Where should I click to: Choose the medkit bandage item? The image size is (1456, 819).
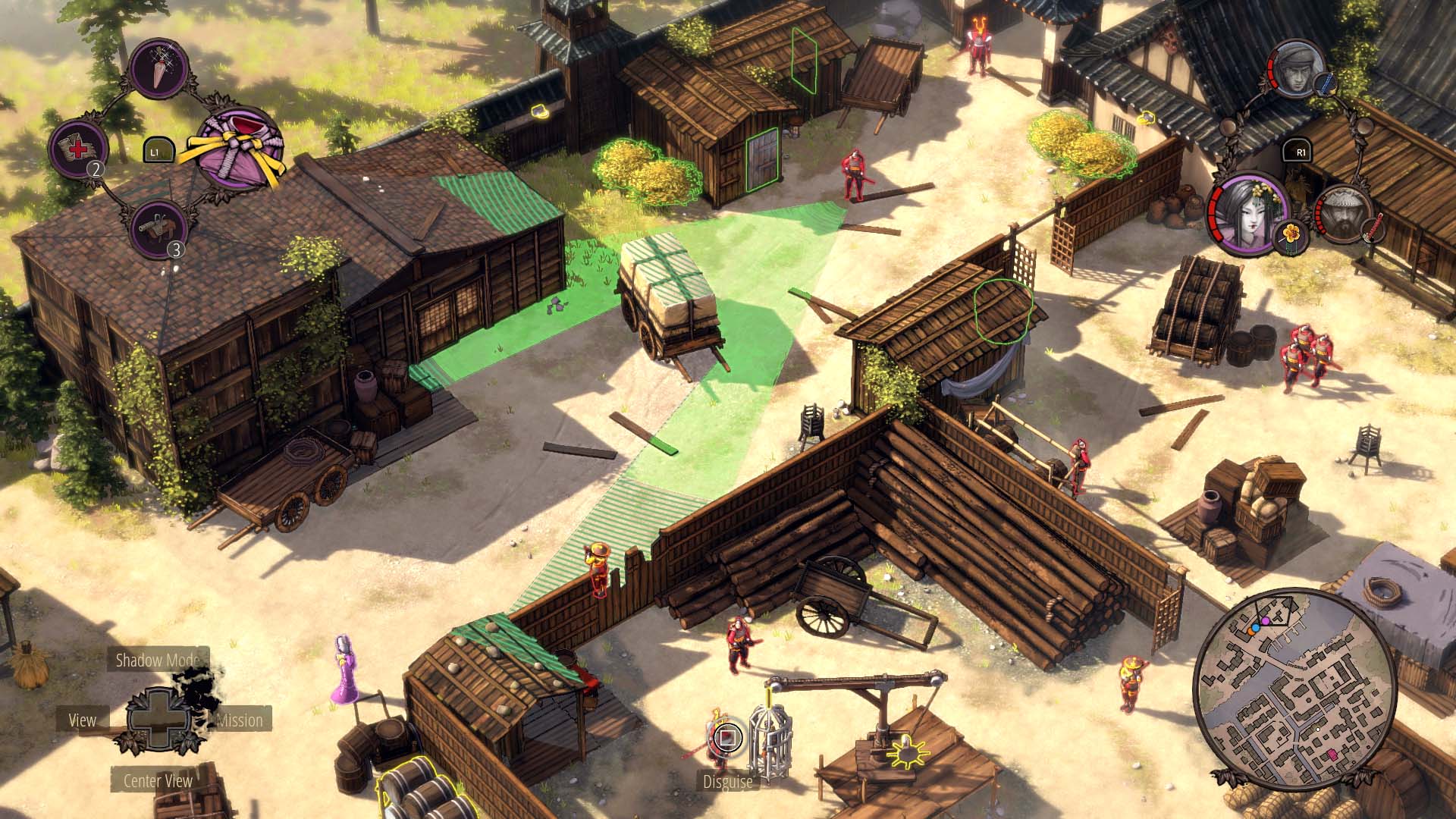coord(78,147)
